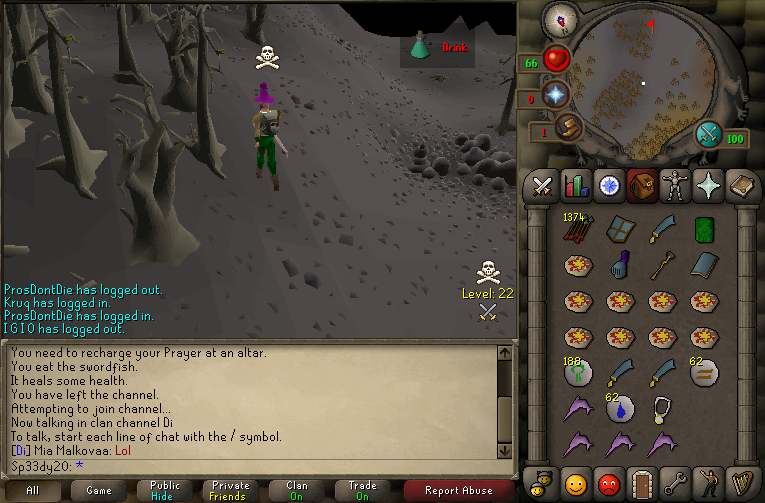Open the Worn Equipment tab
The height and width of the screenshot is (503, 765).
pyautogui.click(x=673, y=185)
